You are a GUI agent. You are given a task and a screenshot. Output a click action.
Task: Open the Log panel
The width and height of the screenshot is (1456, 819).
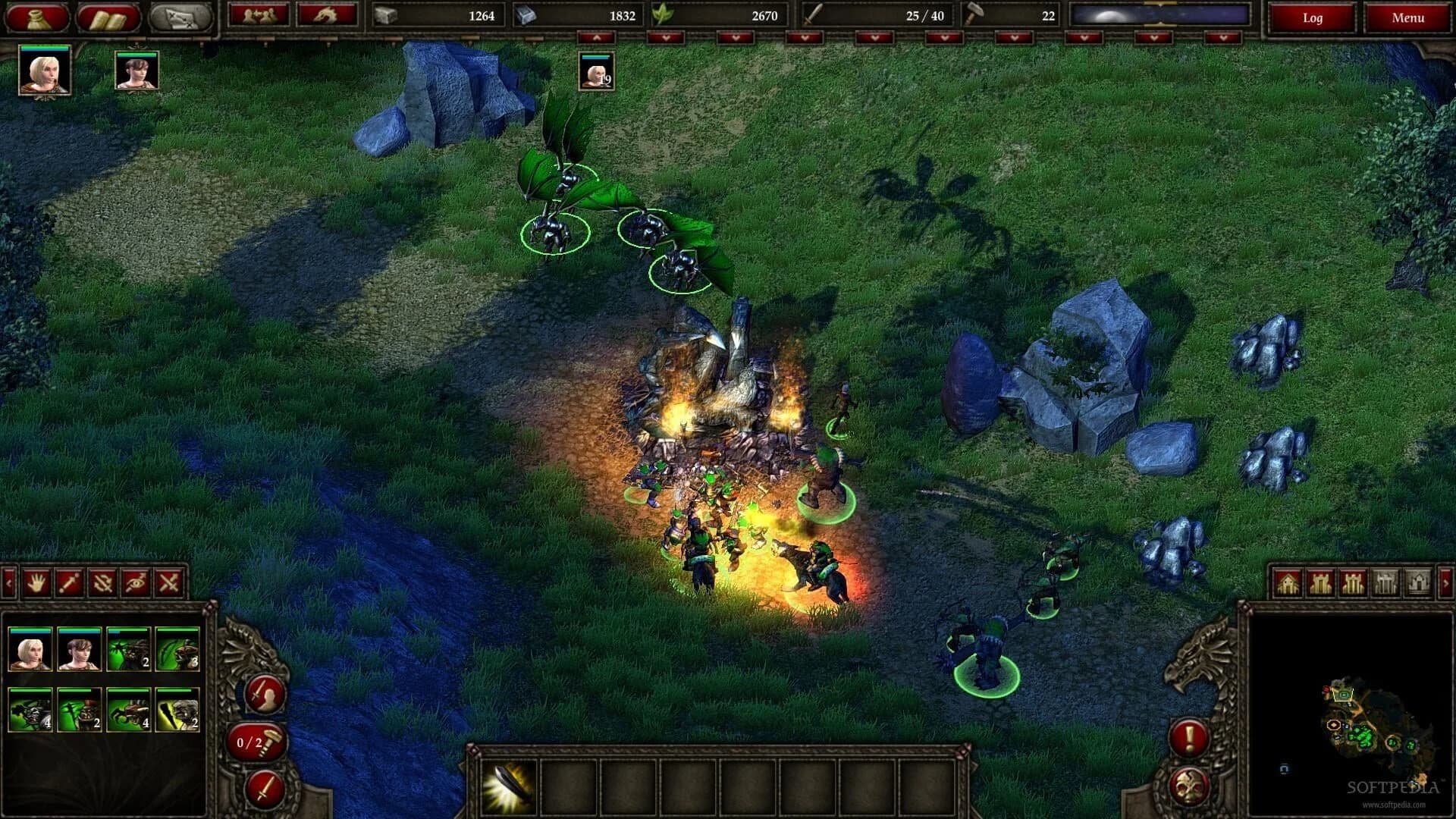pyautogui.click(x=1313, y=17)
